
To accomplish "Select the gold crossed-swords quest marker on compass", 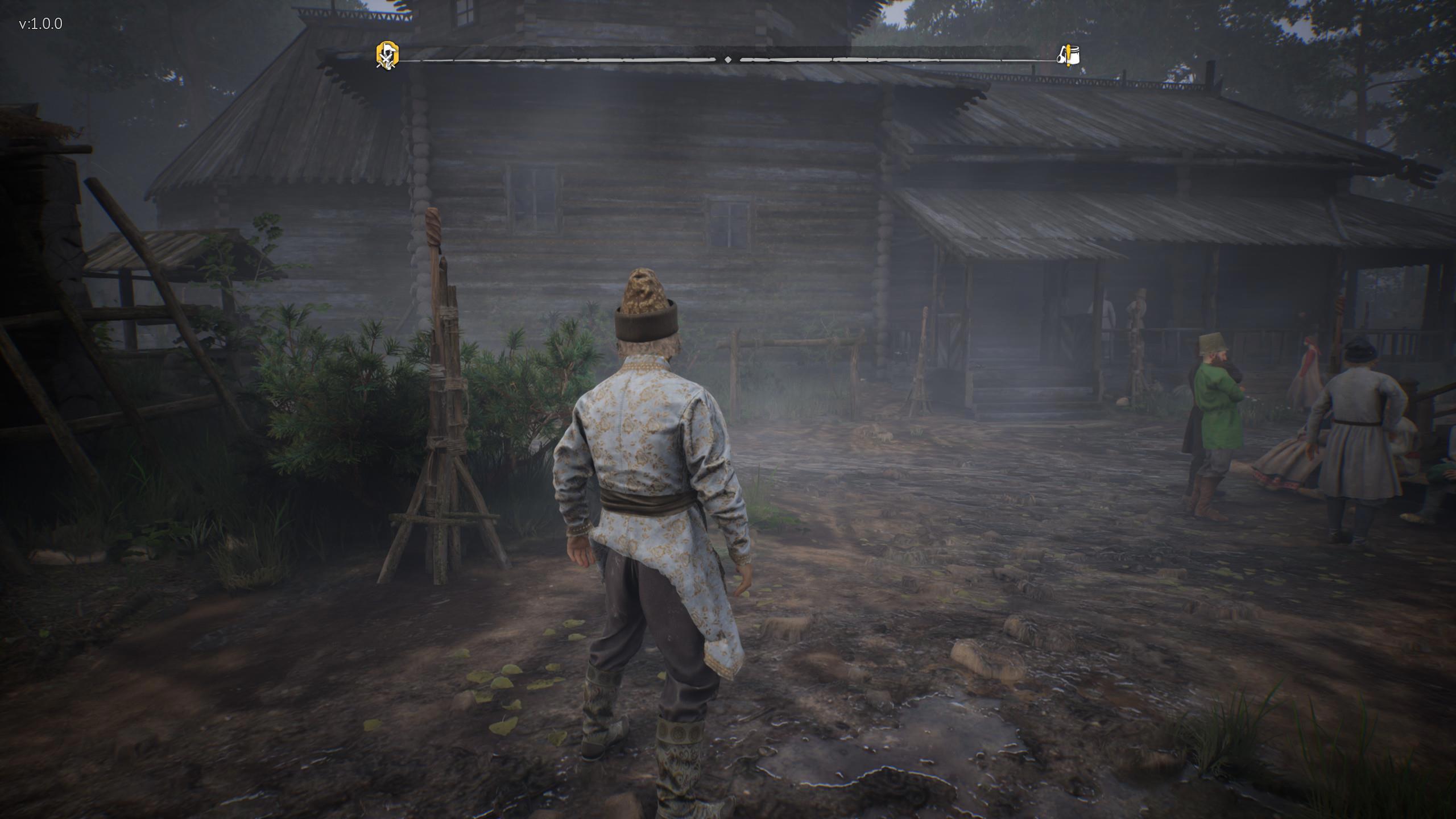I will coord(387,56).
